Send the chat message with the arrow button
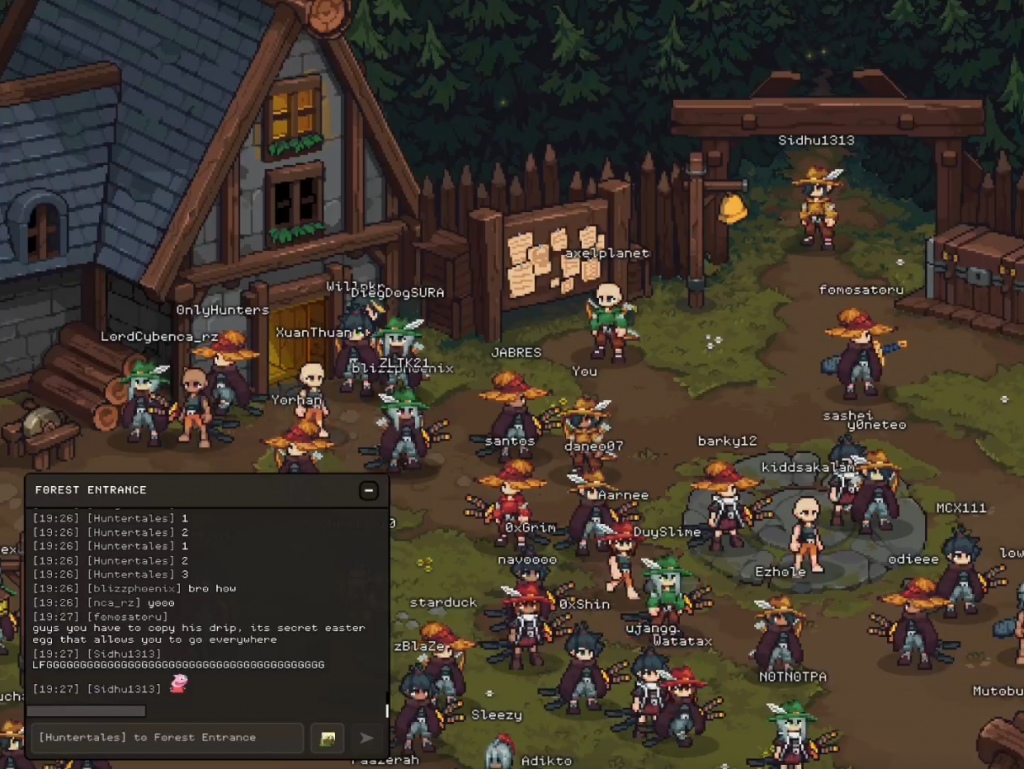1024x769 pixels. tap(367, 738)
